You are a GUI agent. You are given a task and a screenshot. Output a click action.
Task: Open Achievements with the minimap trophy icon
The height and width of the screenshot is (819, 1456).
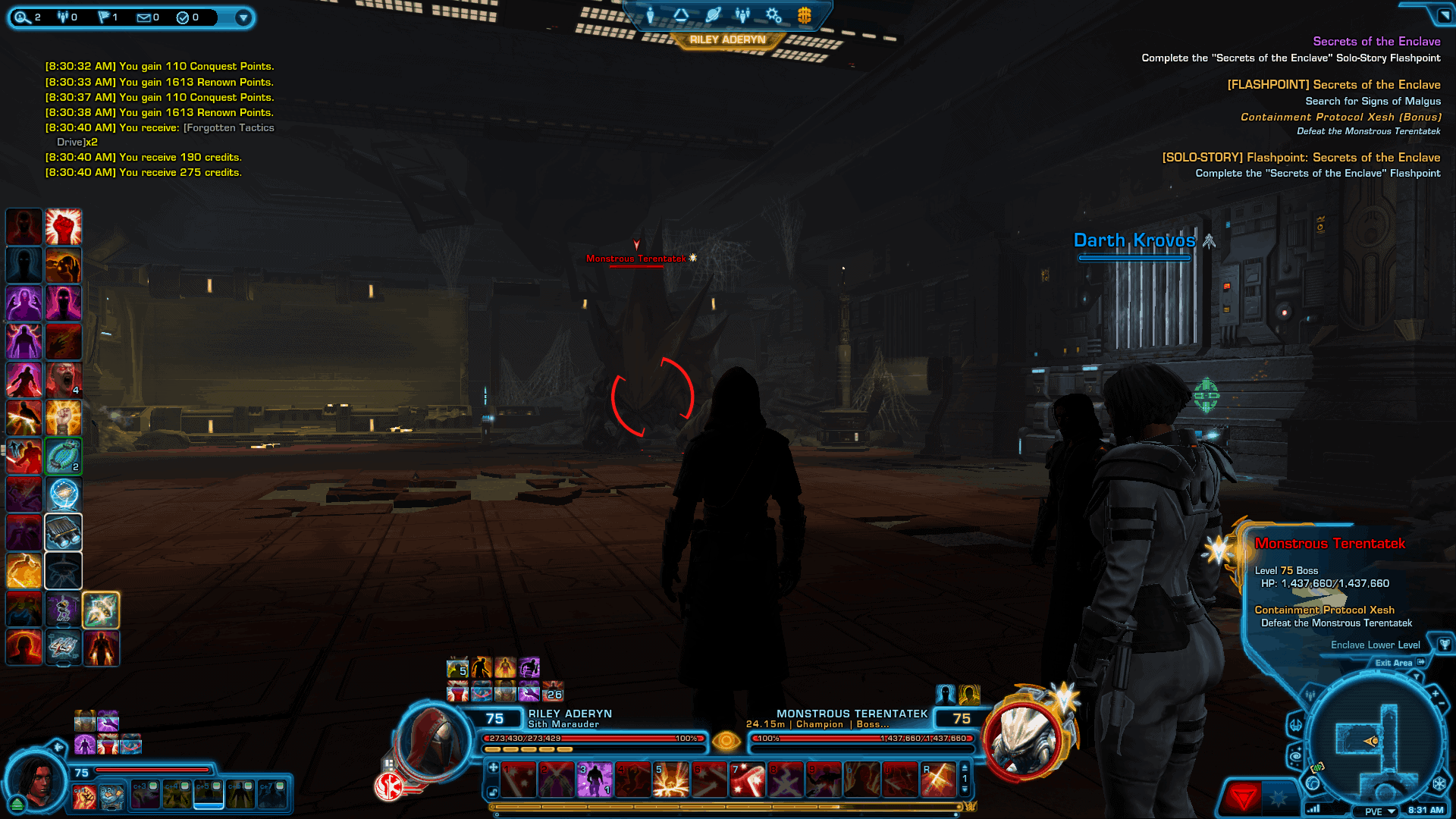coord(1445,645)
